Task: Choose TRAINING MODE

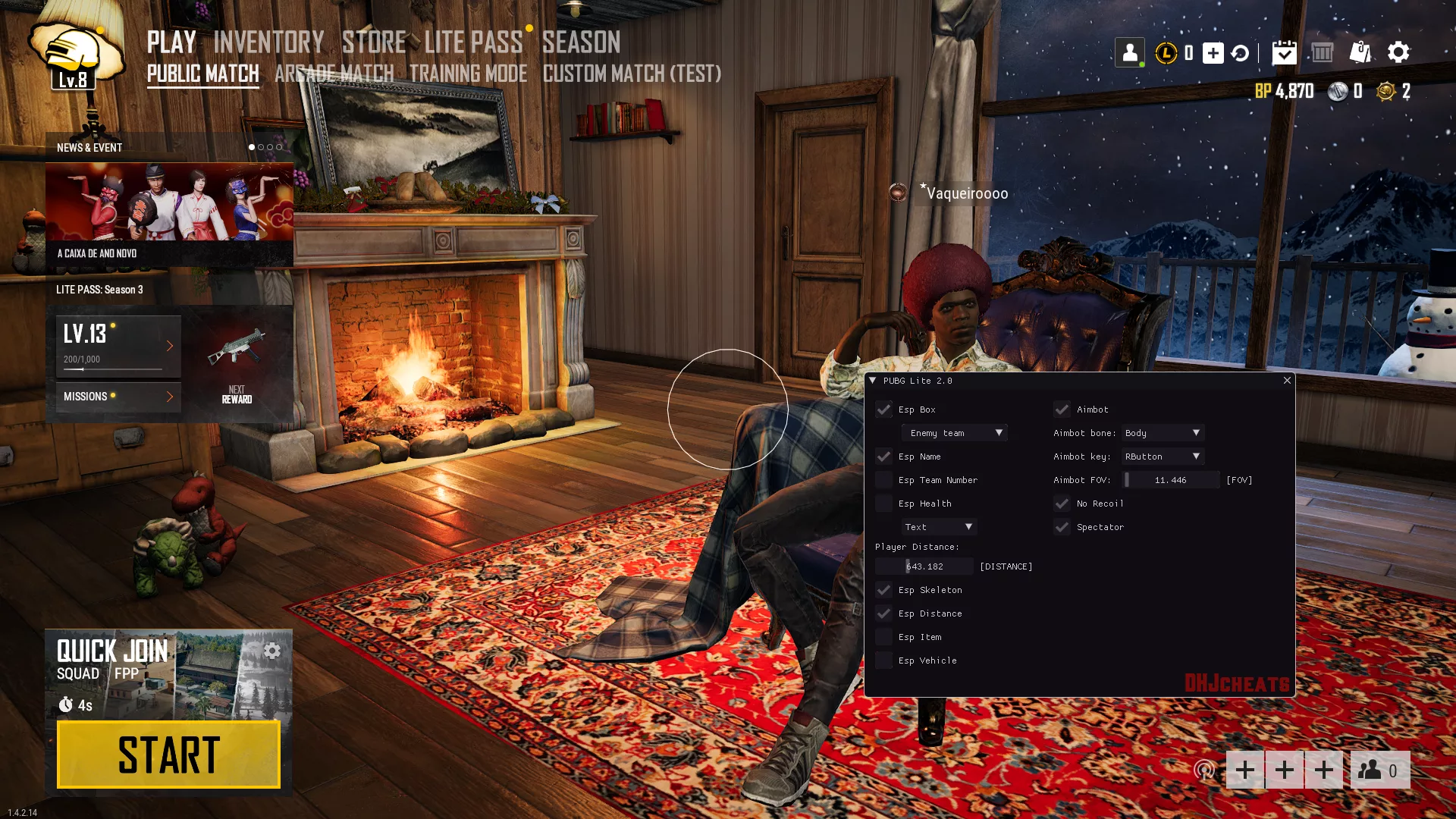Action: point(468,74)
